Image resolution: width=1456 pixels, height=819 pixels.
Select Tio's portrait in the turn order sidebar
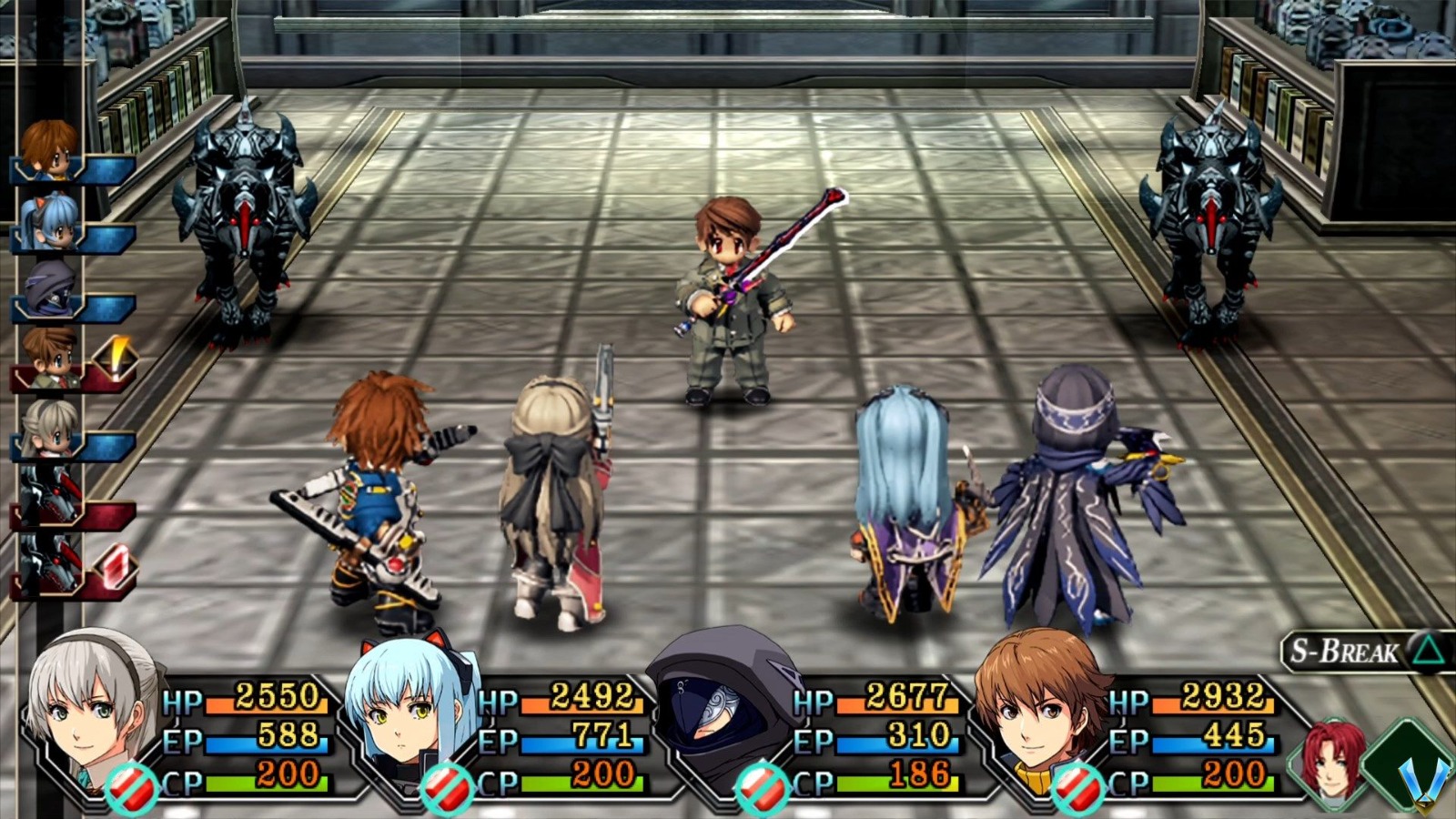pyautogui.click(x=54, y=219)
